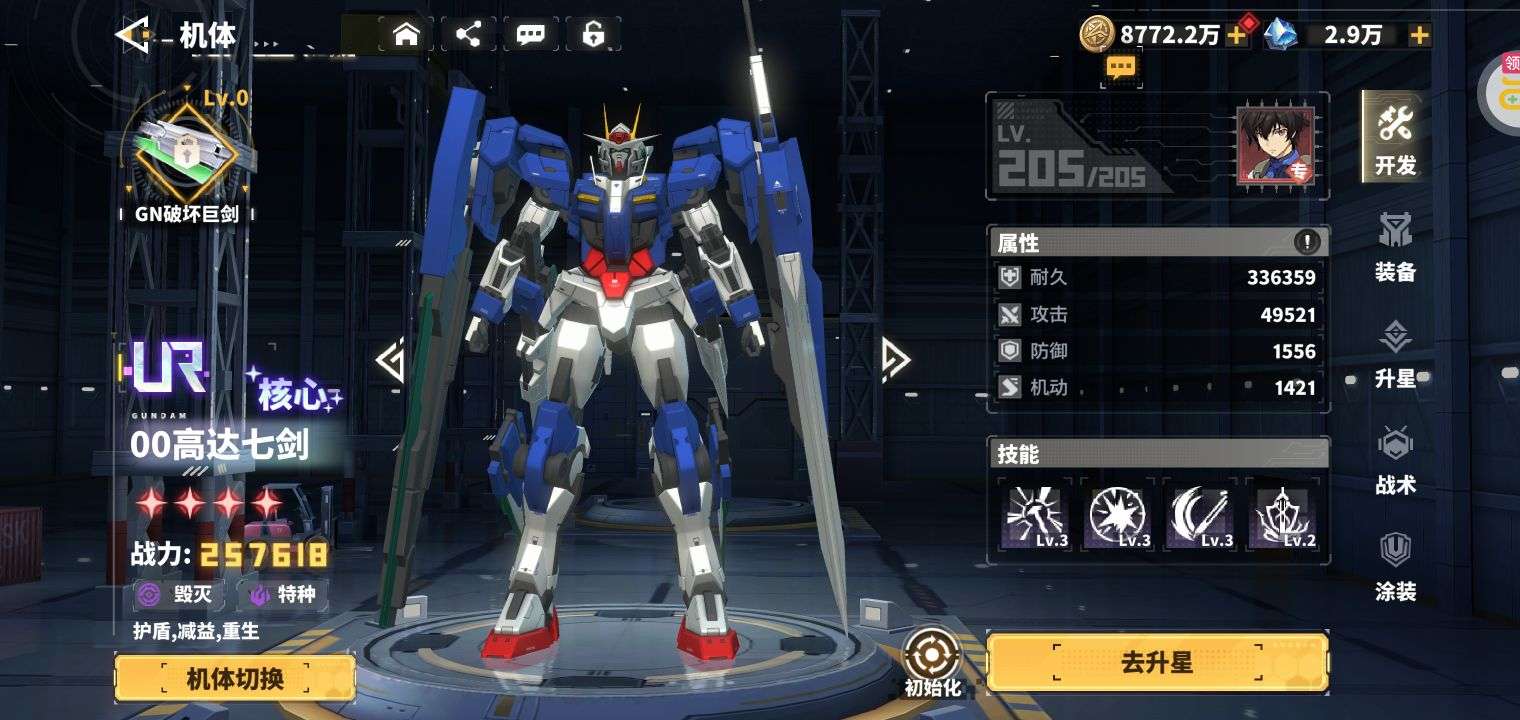Image resolution: width=1520 pixels, height=720 pixels.
Task: Click the 初始化 reset button
Action: (x=932, y=664)
